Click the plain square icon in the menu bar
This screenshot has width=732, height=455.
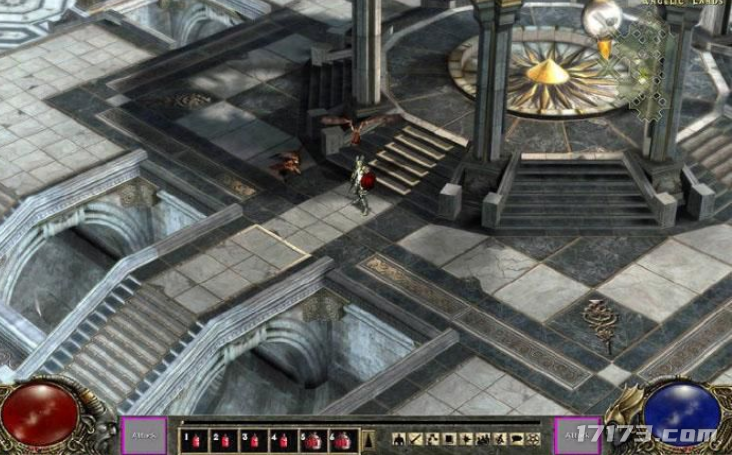449,438
